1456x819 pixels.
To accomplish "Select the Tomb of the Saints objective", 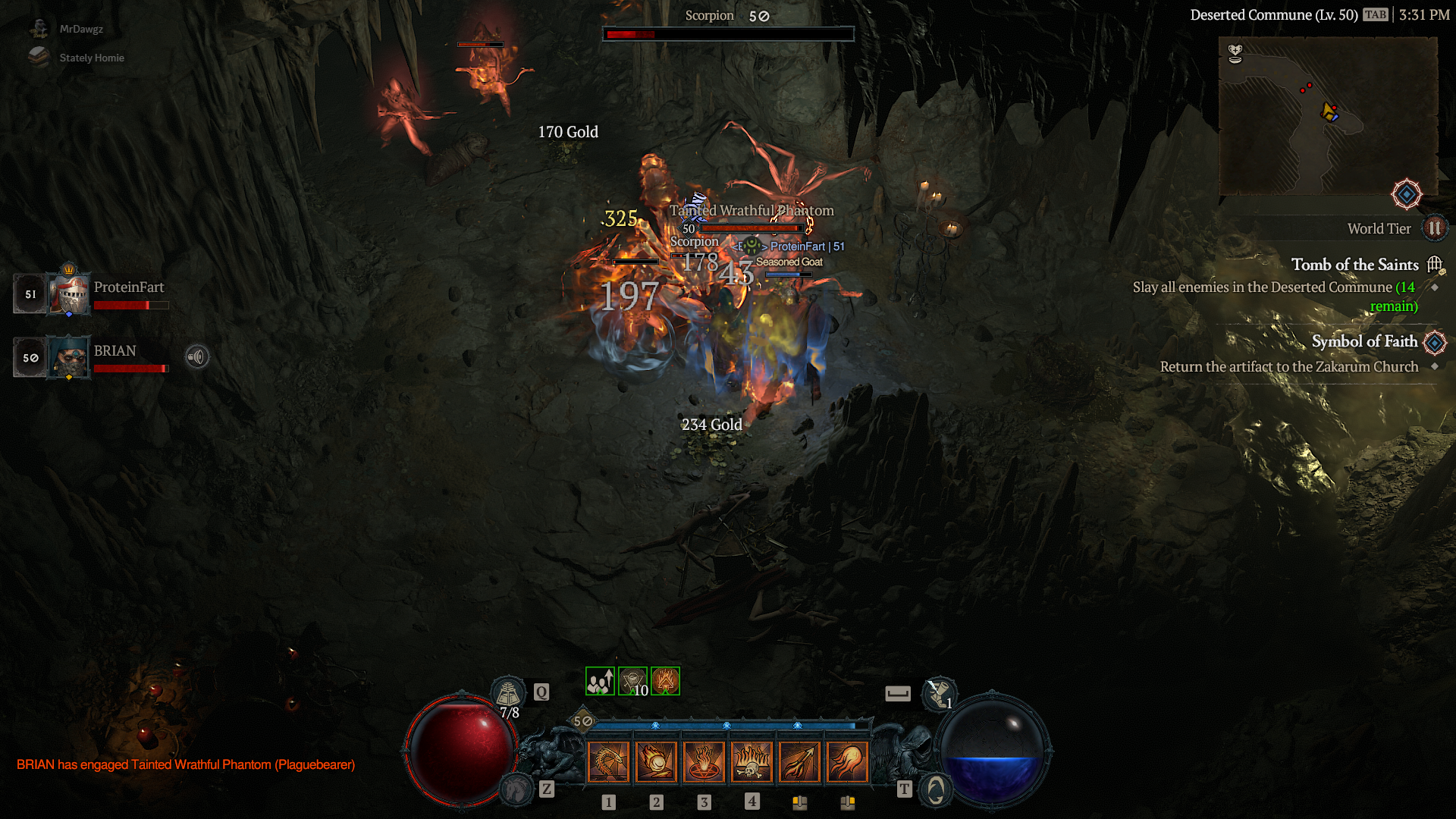I will click(1354, 265).
